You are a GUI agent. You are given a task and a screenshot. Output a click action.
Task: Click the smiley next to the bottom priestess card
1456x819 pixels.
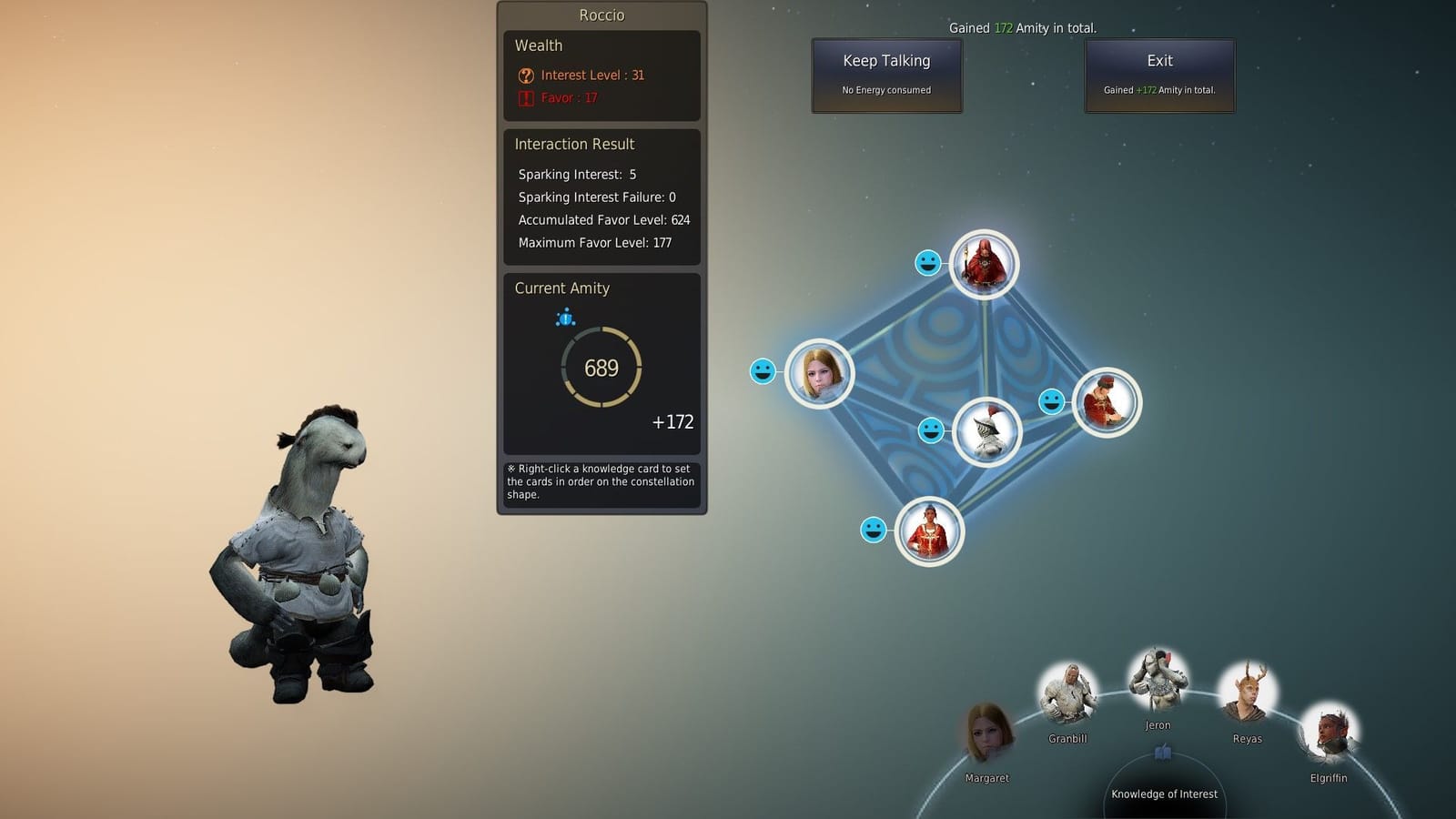tap(875, 531)
